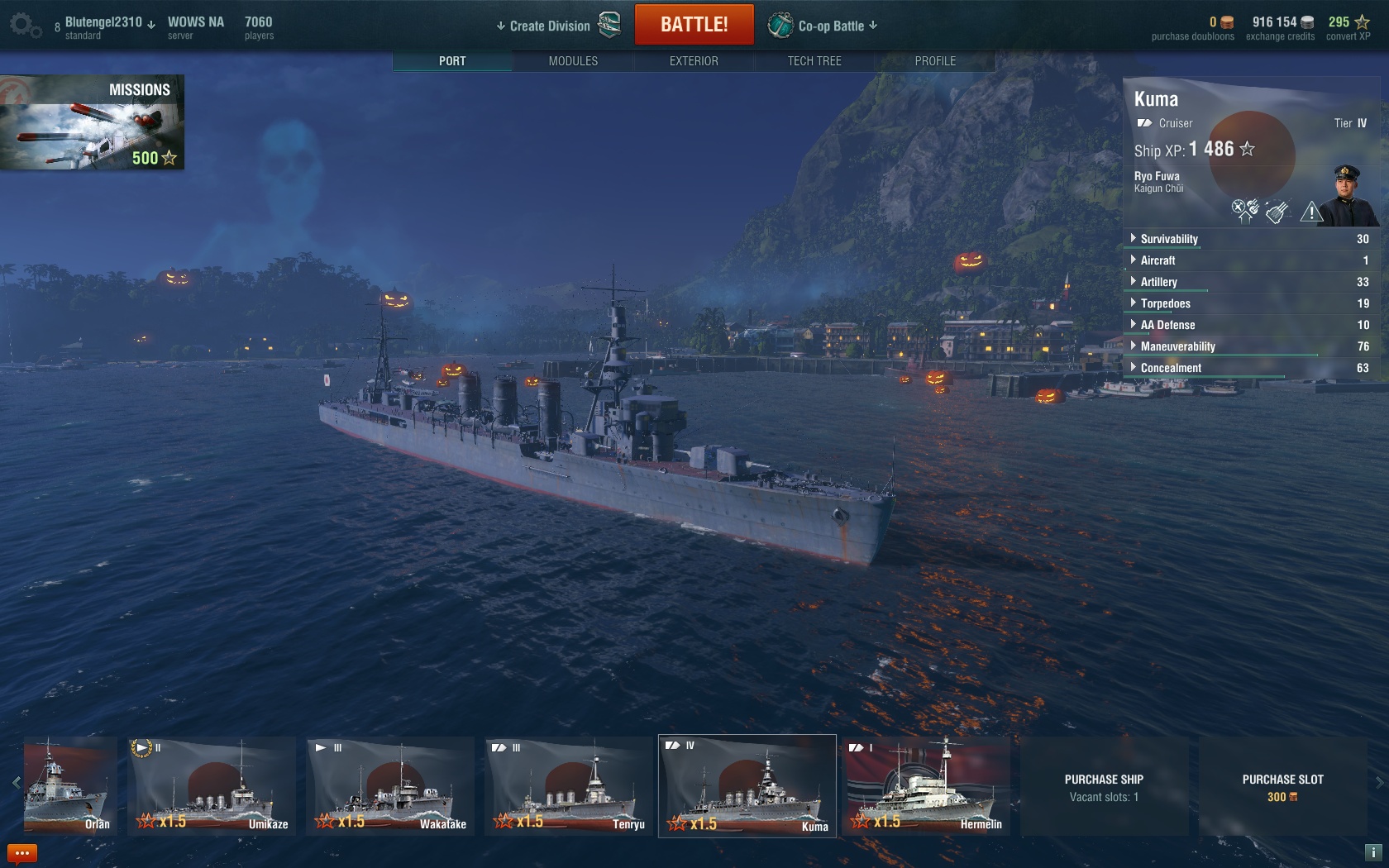The height and width of the screenshot is (868, 1389).
Task: Select the Tenryu ship in the carousel
Action: [569, 785]
